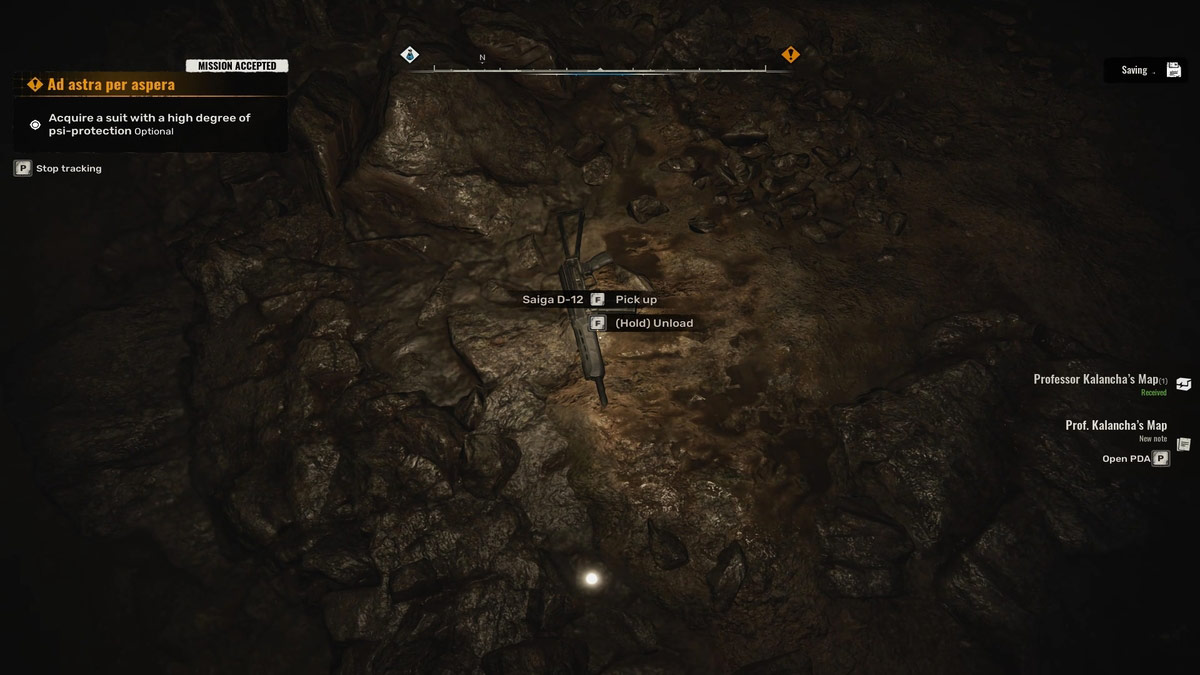Click the blue marker icon on the compass
1200x675 pixels.
click(x=409, y=55)
